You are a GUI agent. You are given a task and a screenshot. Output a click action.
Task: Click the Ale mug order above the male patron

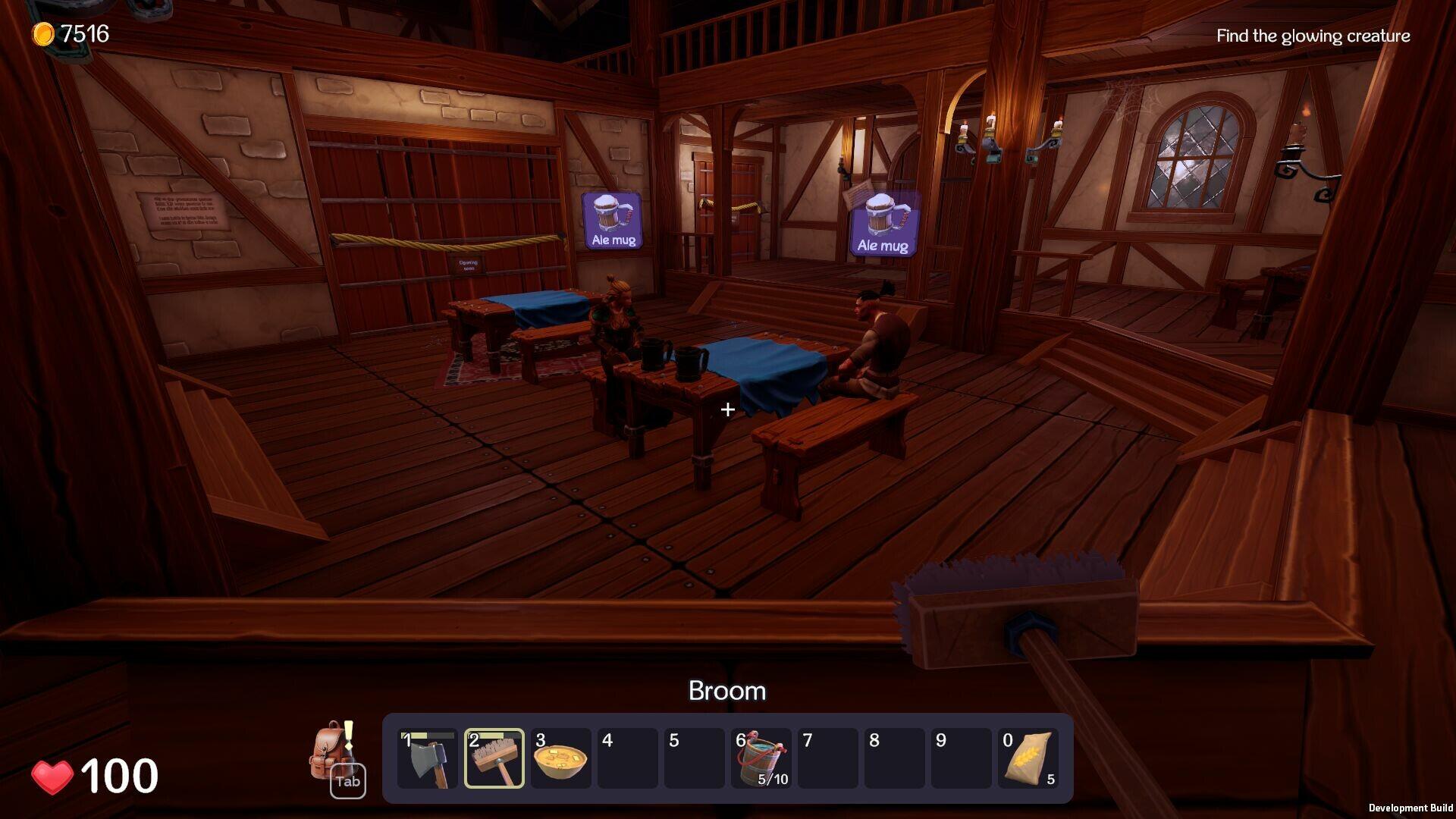click(881, 223)
